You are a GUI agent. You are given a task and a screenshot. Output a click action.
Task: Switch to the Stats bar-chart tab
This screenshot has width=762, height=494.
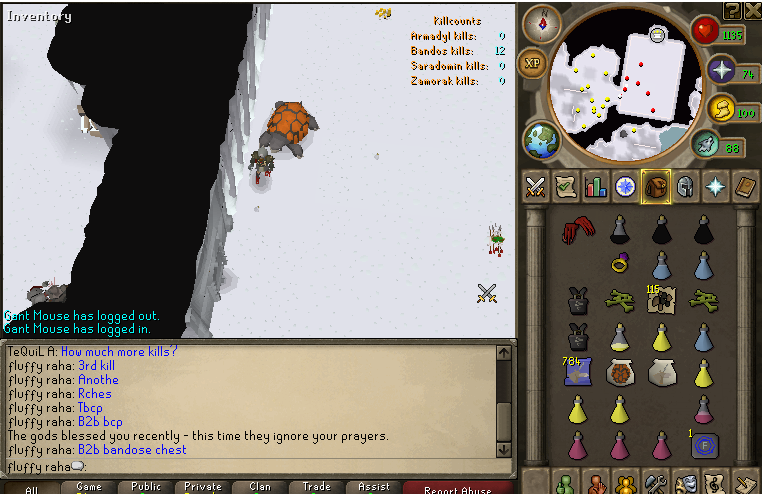596,186
